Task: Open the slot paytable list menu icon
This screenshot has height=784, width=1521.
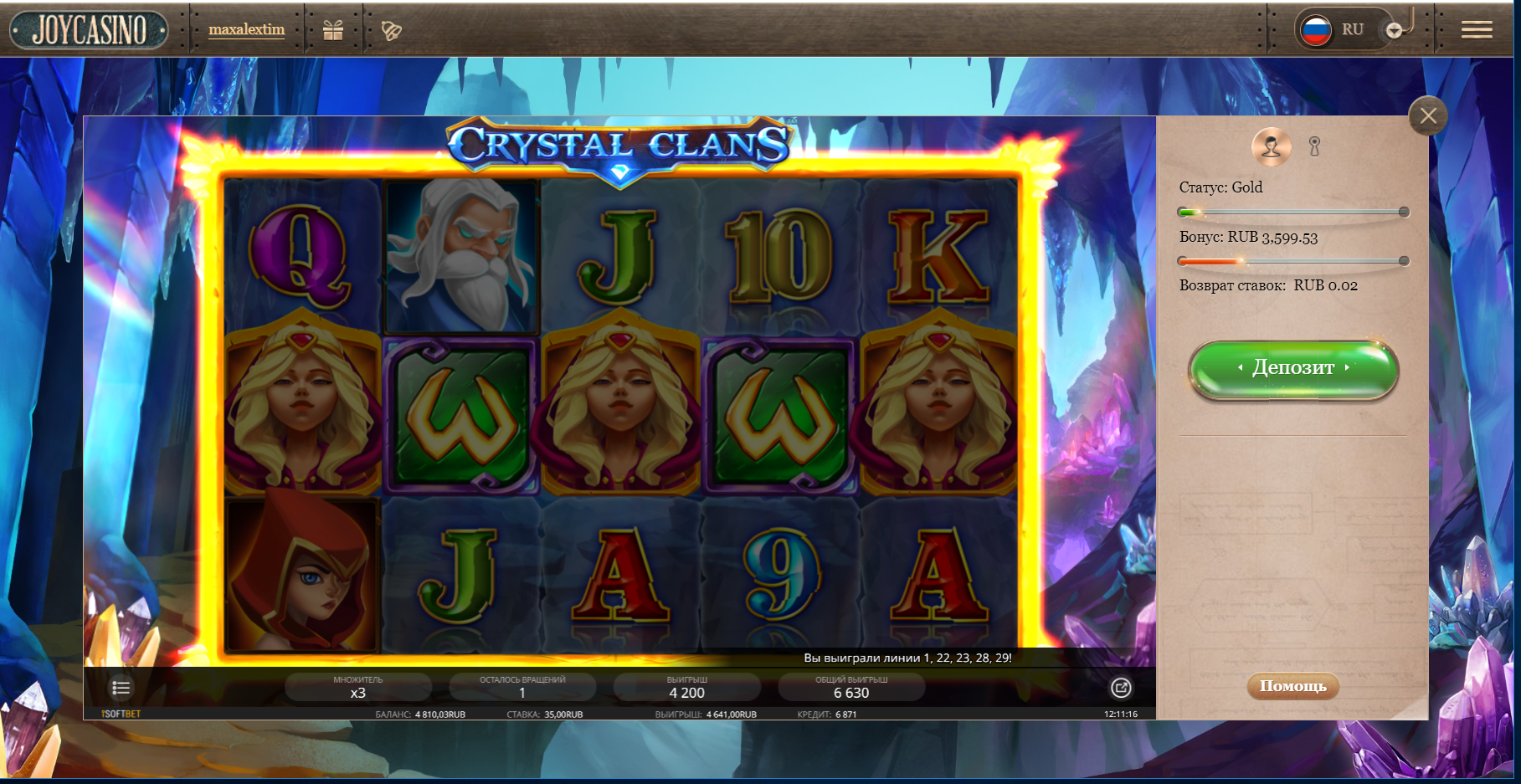Action: click(x=121, y=688)
